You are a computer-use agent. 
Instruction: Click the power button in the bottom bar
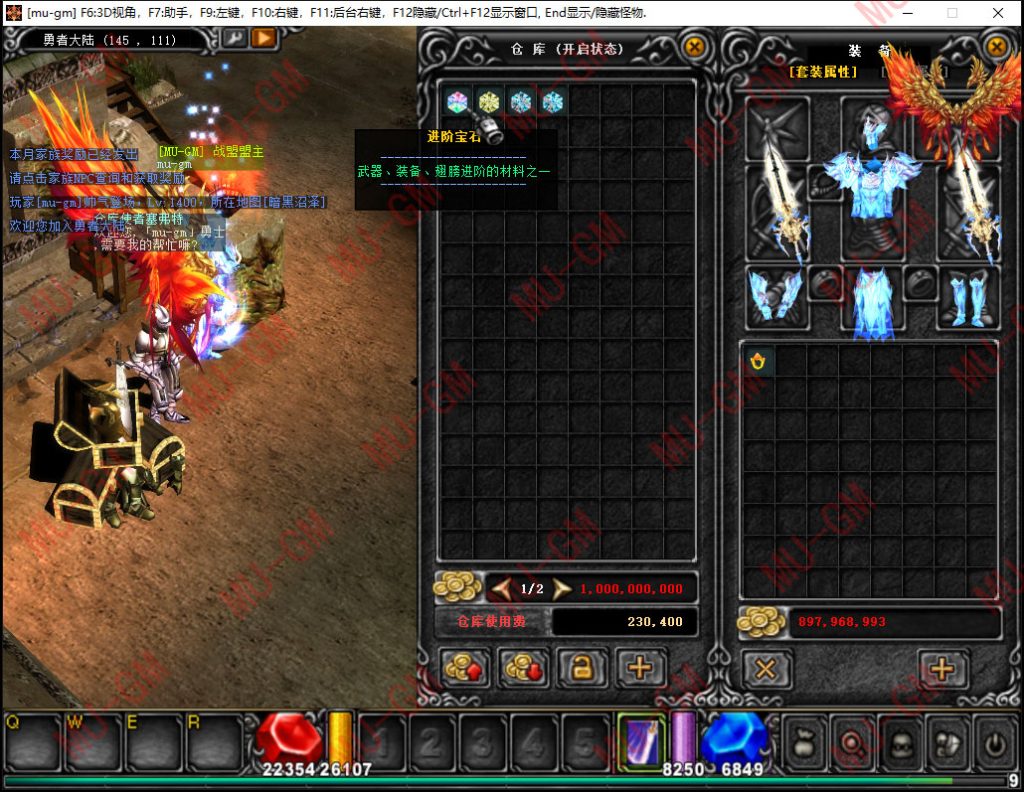994,744
